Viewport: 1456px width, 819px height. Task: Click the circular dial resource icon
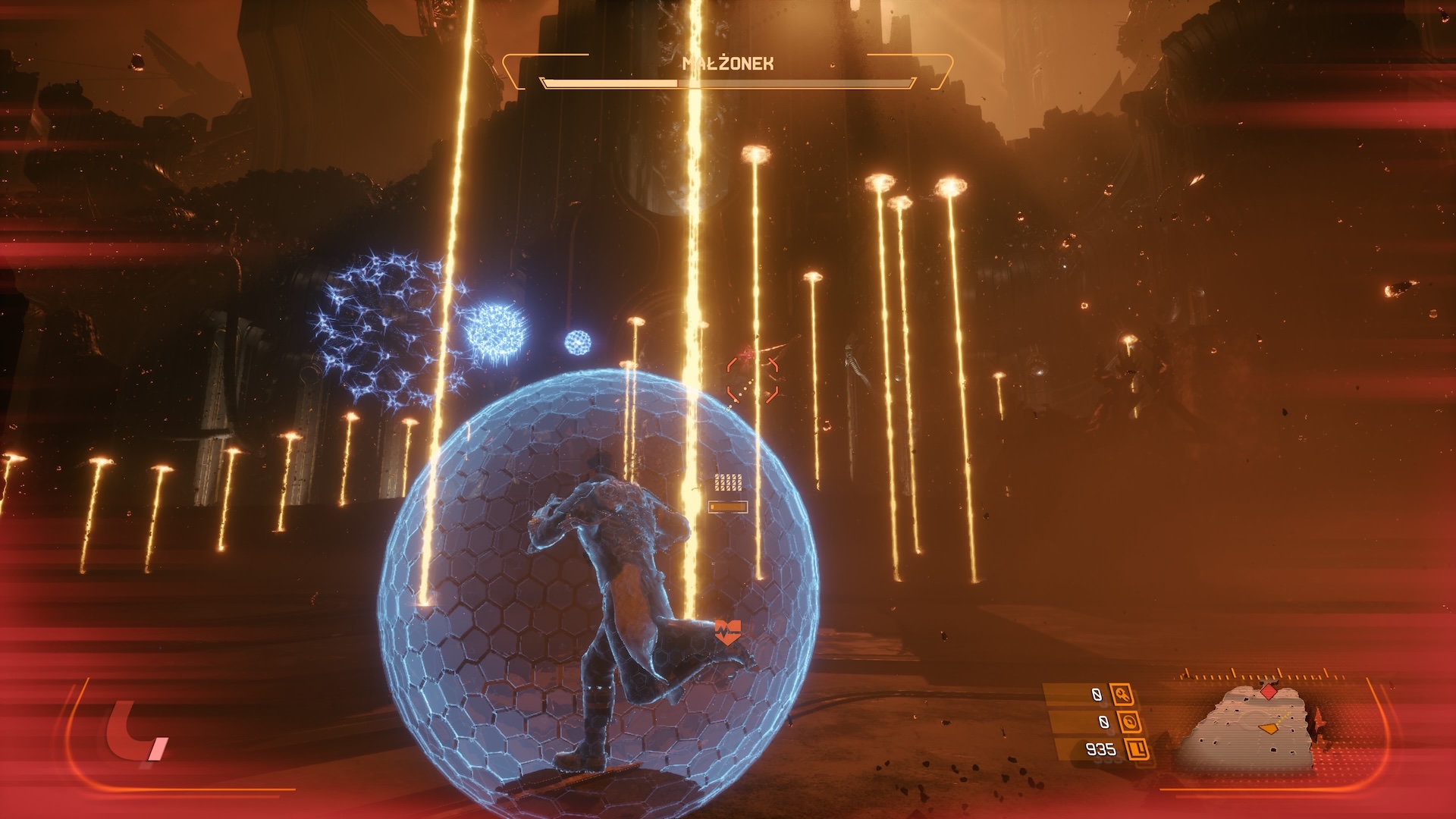[1129, 721]
